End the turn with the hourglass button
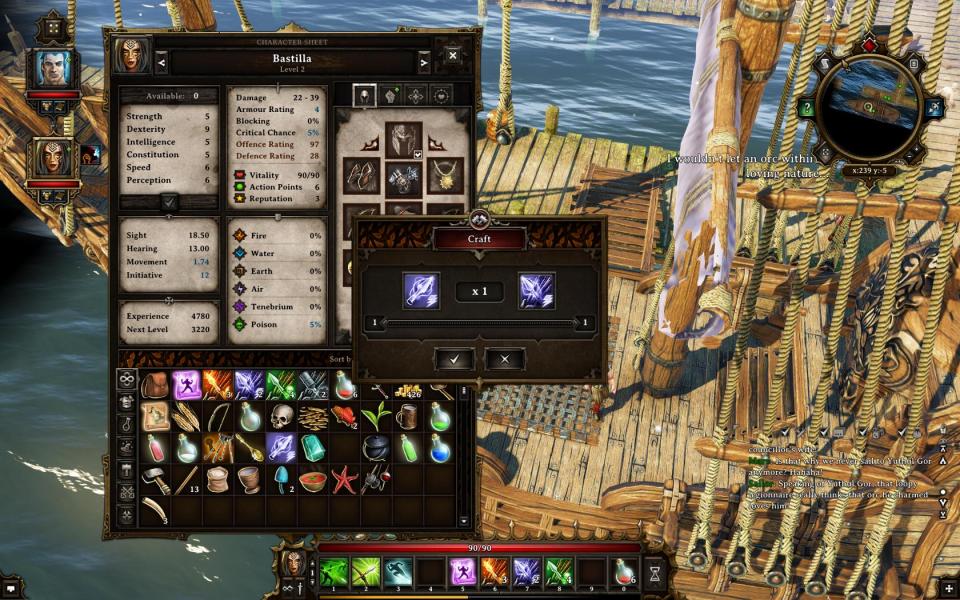The image size is (960, 600). point(655,573)
